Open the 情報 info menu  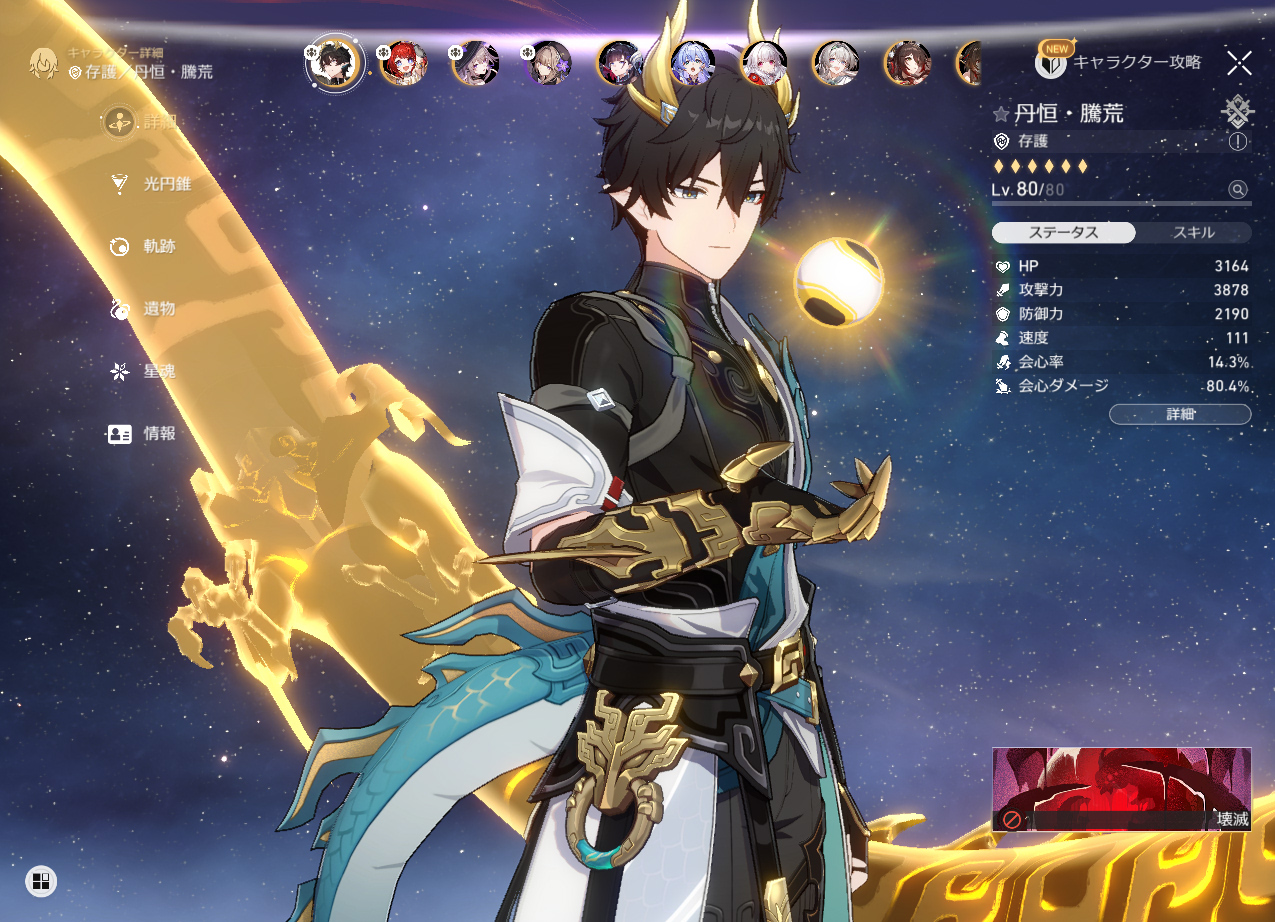[x=146, y=434]
